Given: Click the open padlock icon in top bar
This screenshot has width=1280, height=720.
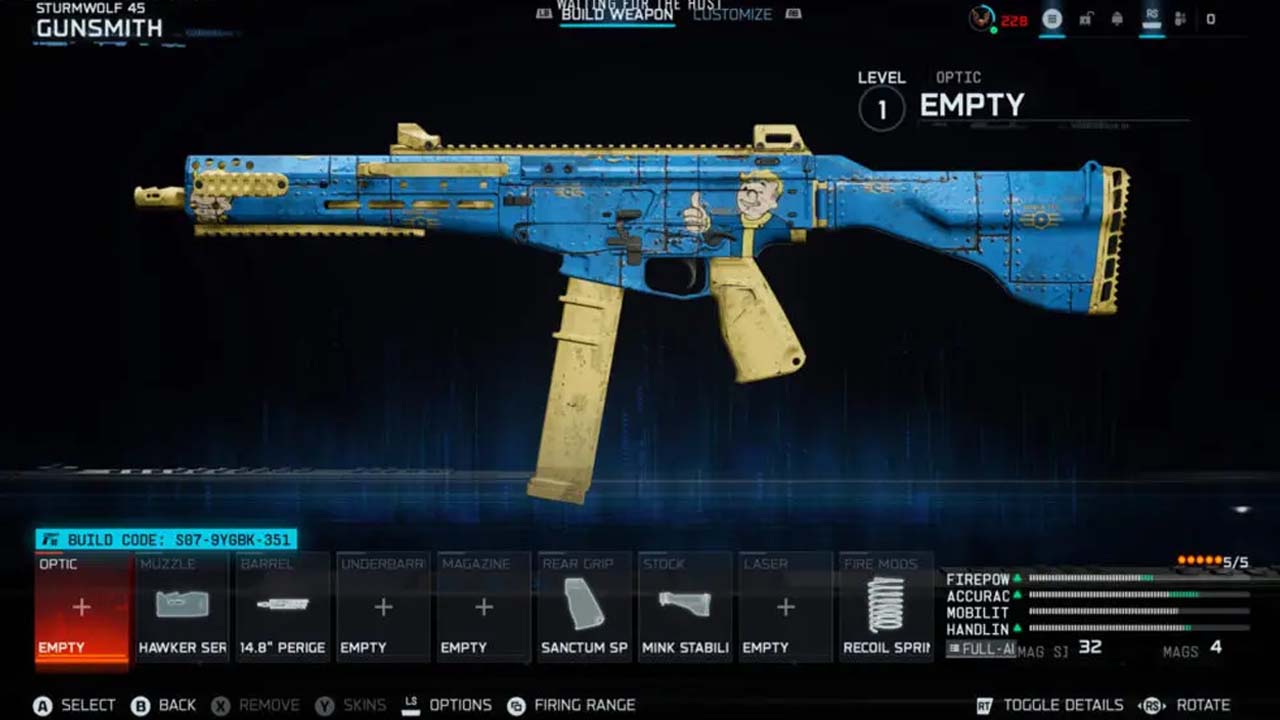Looking at the screenshot, I should coord(1085,19).
